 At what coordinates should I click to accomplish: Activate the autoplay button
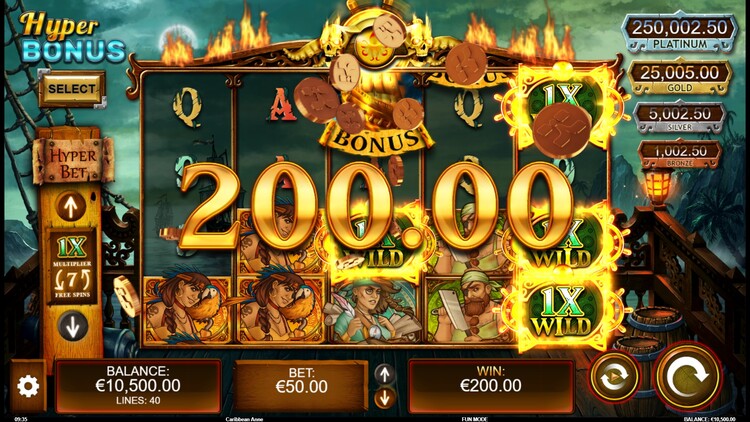[x=614, y=378]
